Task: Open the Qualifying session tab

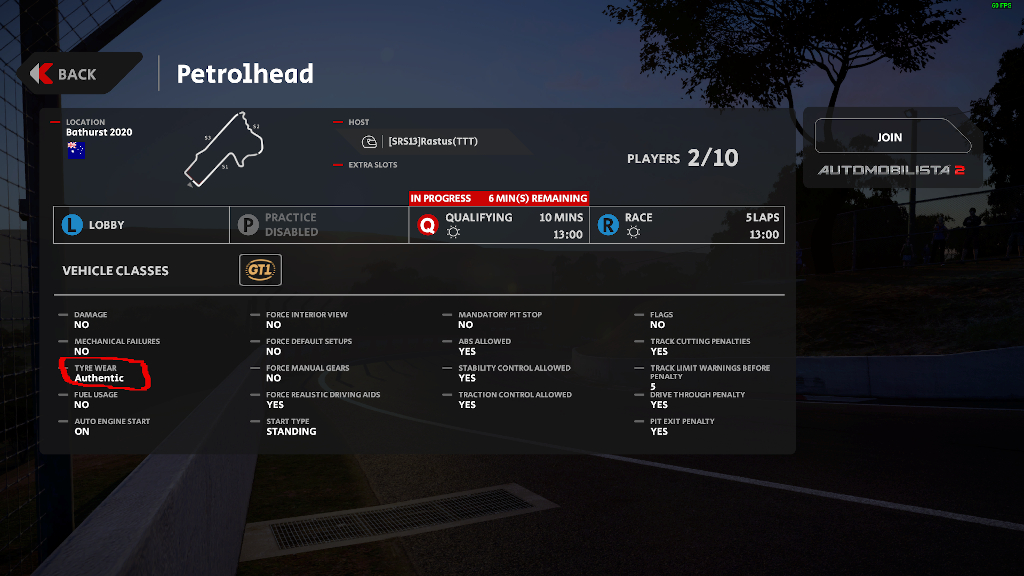Action: 498,225
